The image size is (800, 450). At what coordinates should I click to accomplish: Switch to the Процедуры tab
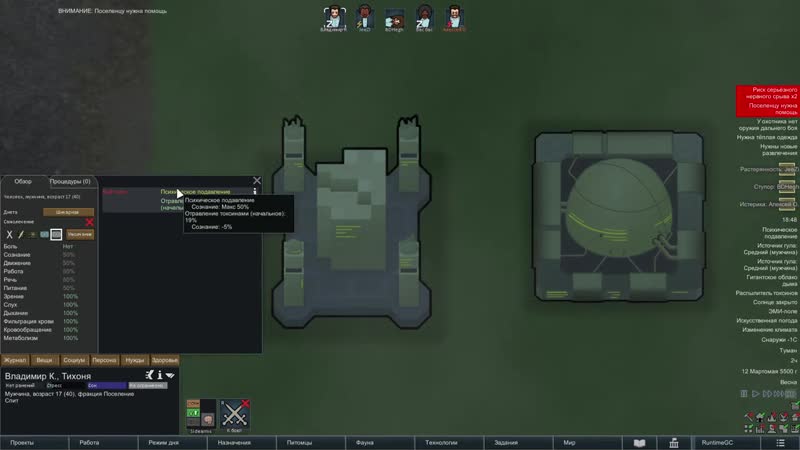point(70,182)
